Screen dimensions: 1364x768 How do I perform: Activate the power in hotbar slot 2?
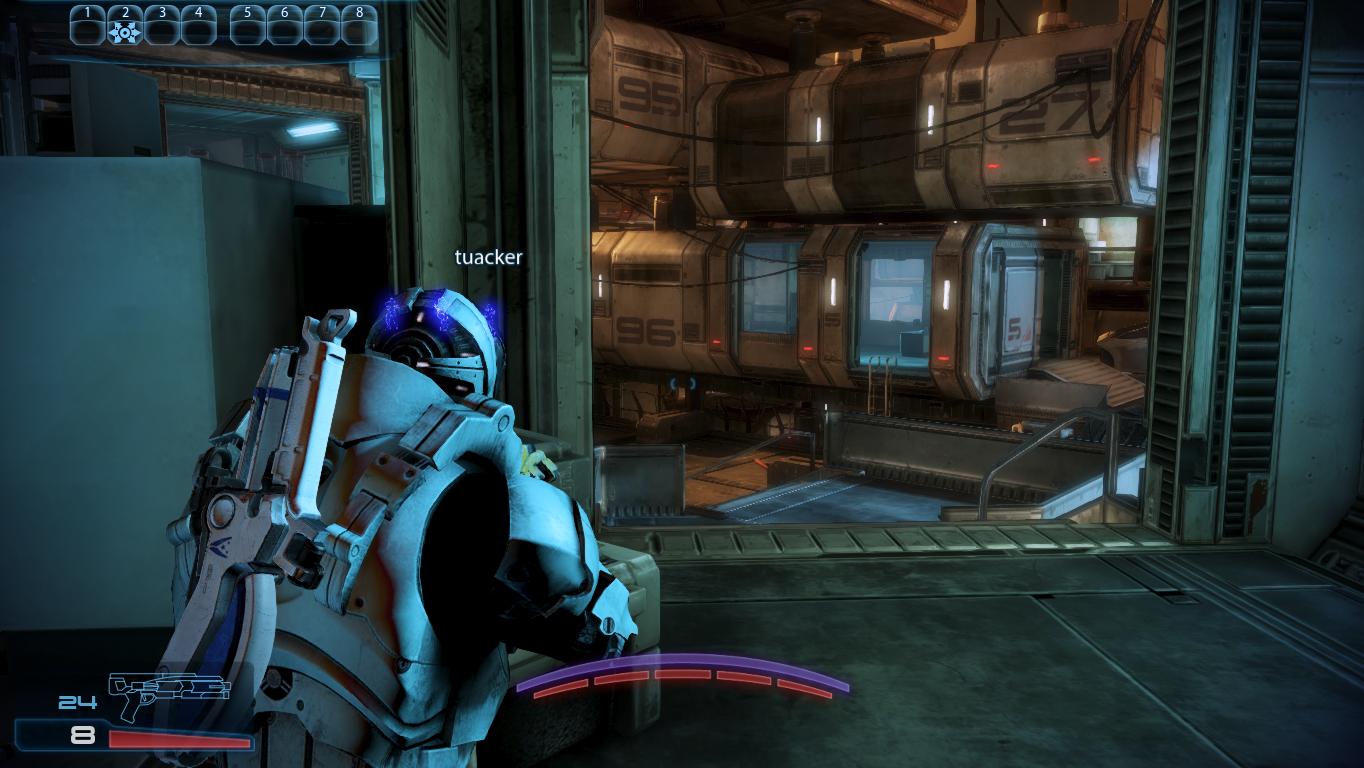125,31
